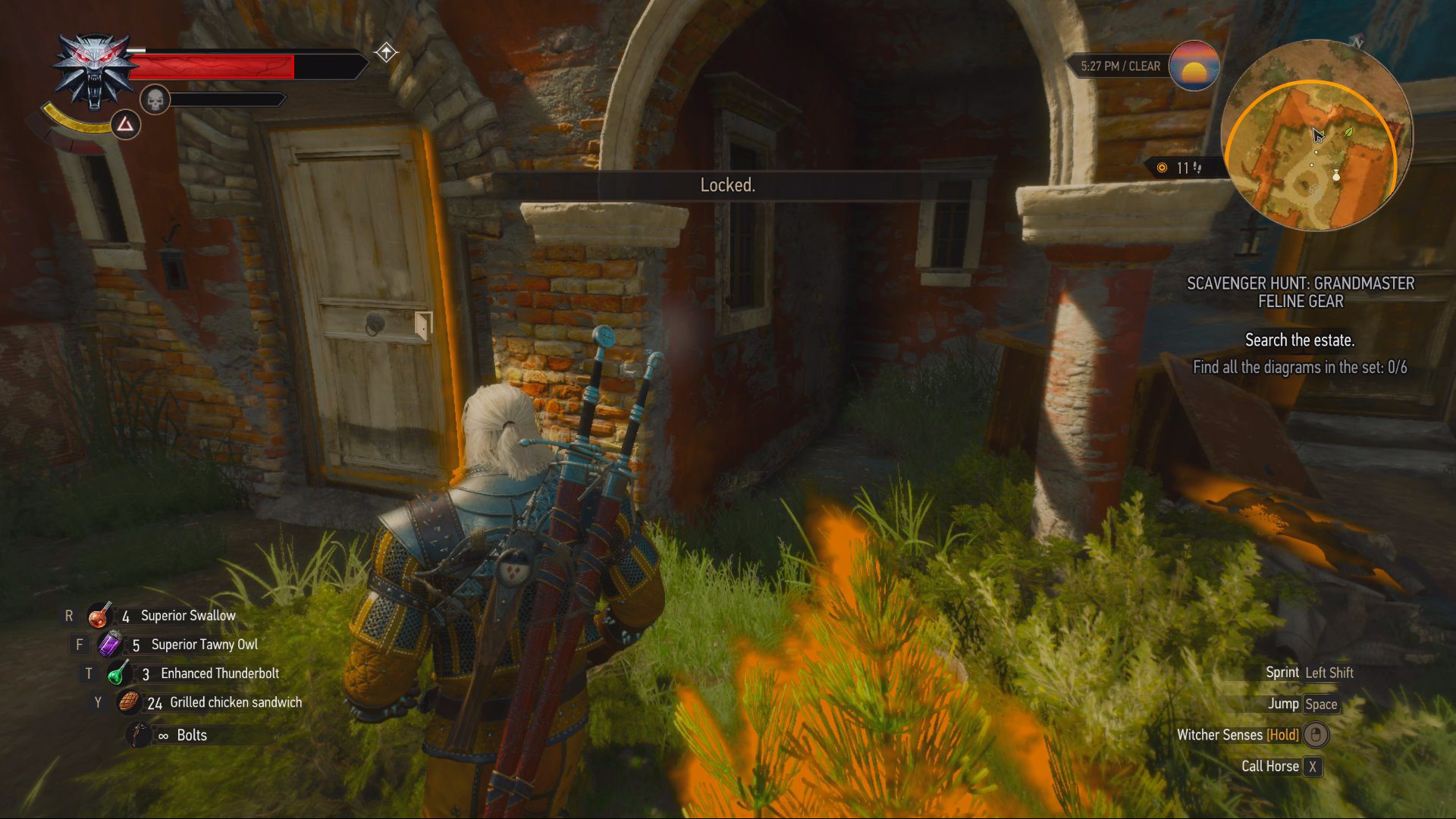Open the circular minimap

point(1316,136)
